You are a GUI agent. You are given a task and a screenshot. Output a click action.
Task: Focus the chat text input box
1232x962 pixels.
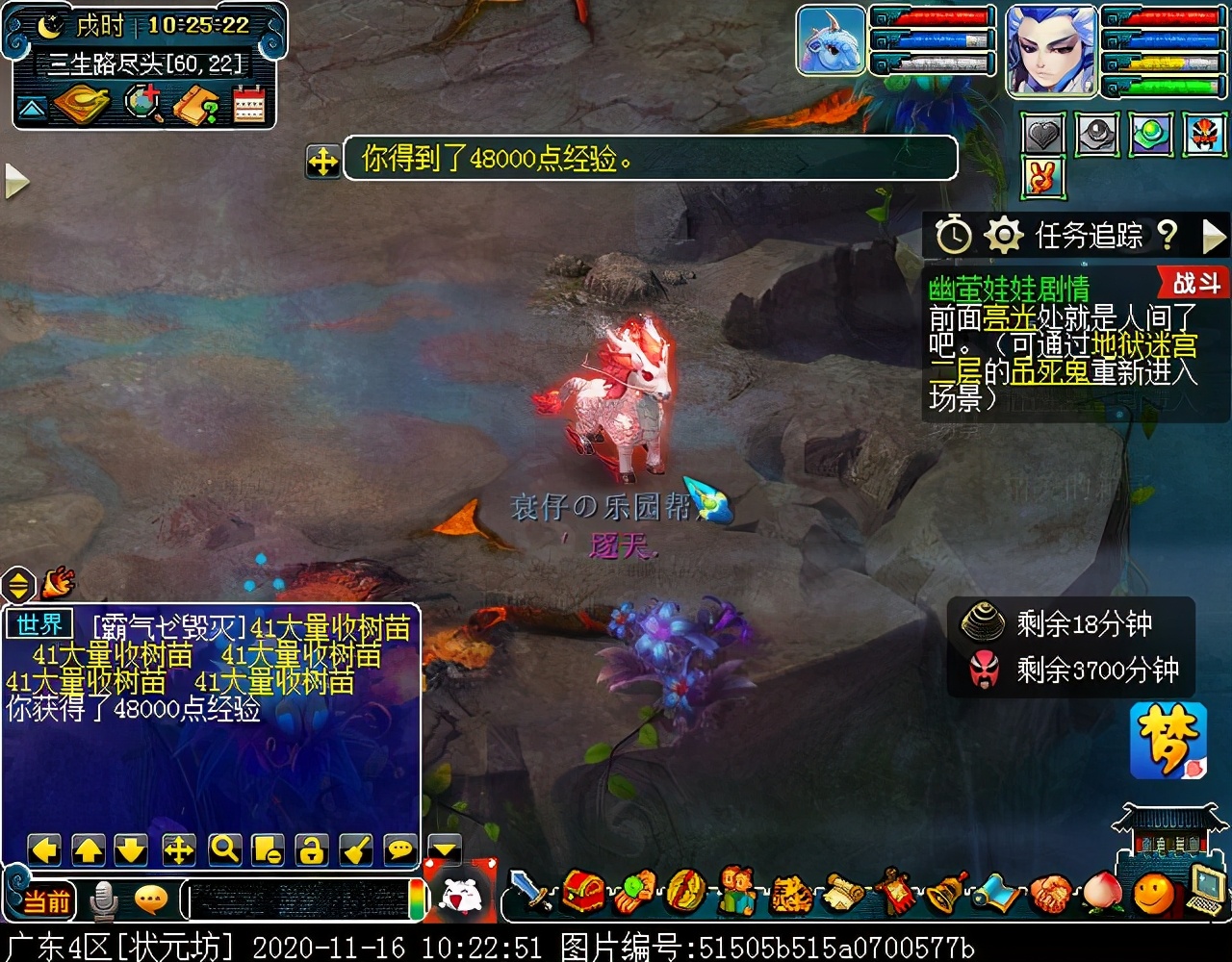[298, 901]
